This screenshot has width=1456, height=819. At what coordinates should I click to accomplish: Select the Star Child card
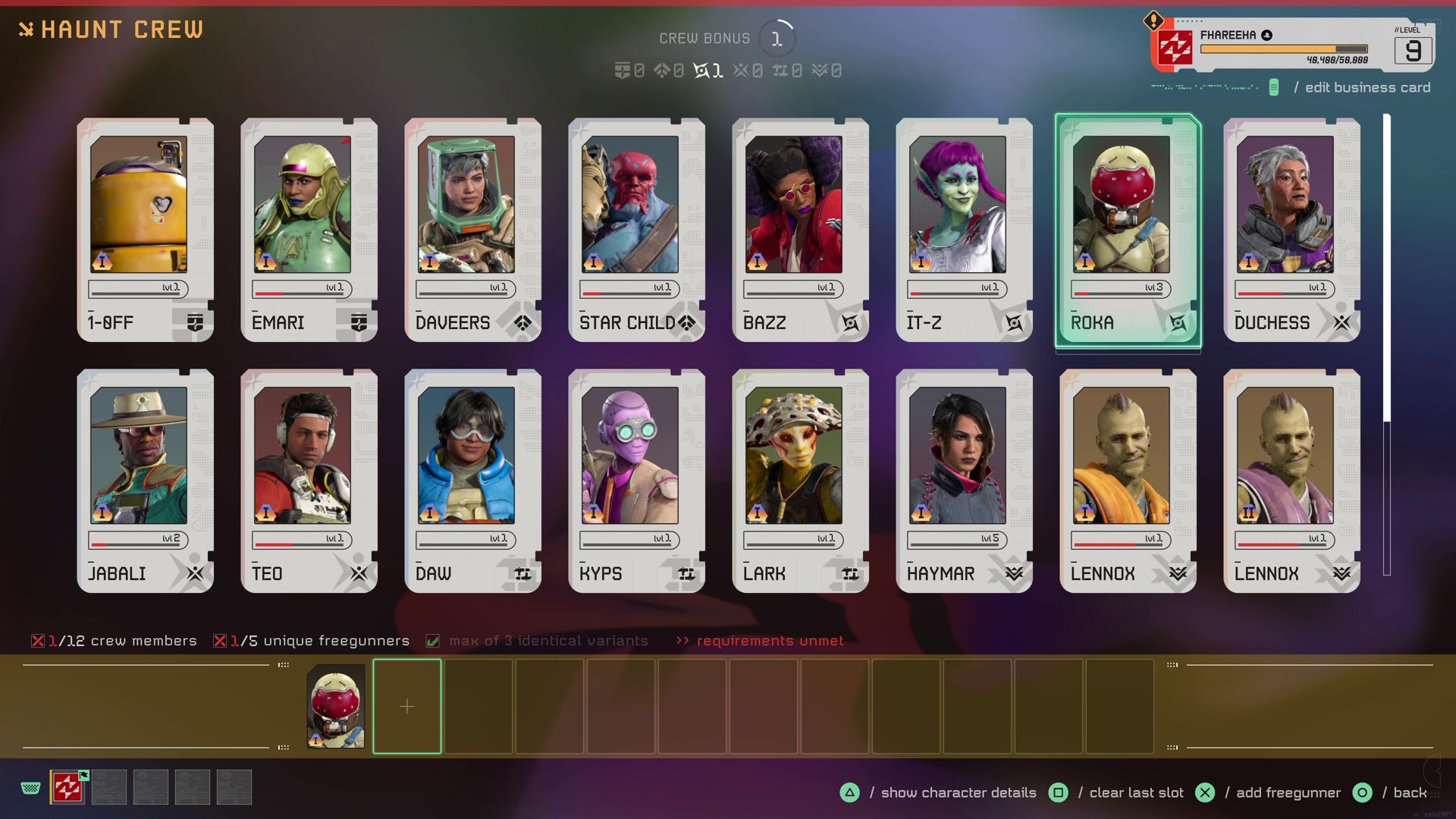636,230
